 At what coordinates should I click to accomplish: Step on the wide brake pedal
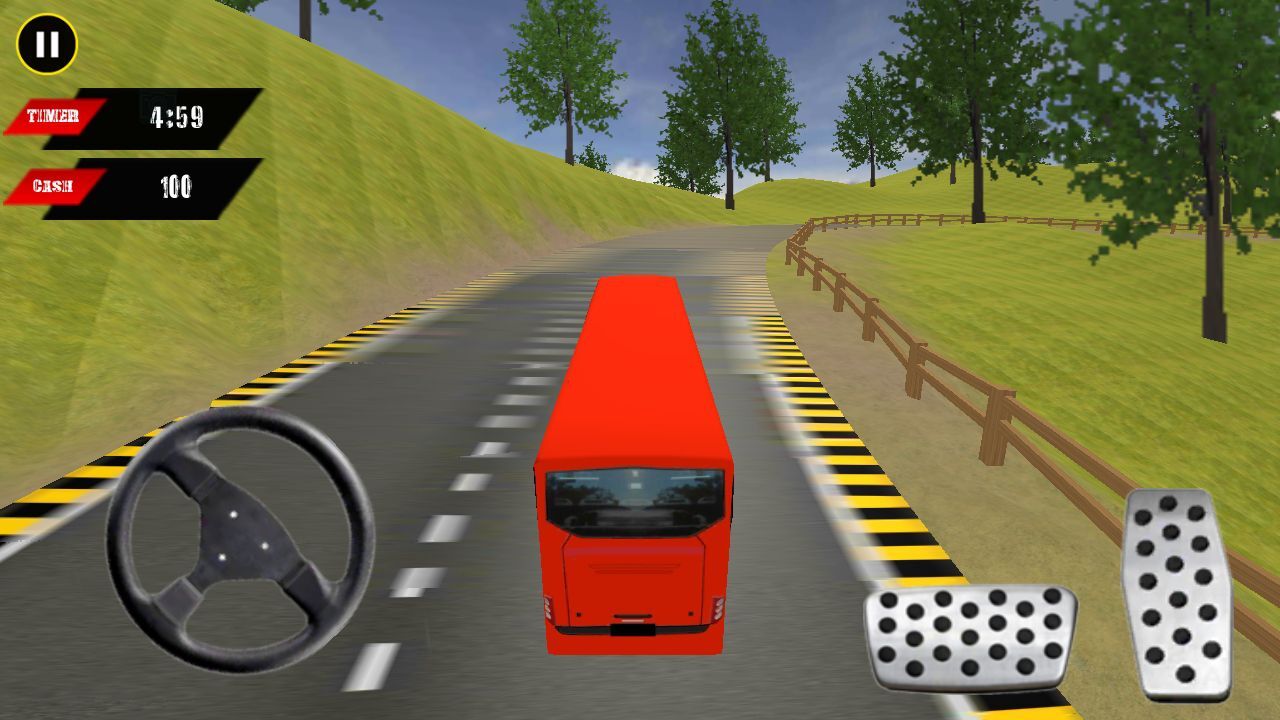click(x=969, y=637)
